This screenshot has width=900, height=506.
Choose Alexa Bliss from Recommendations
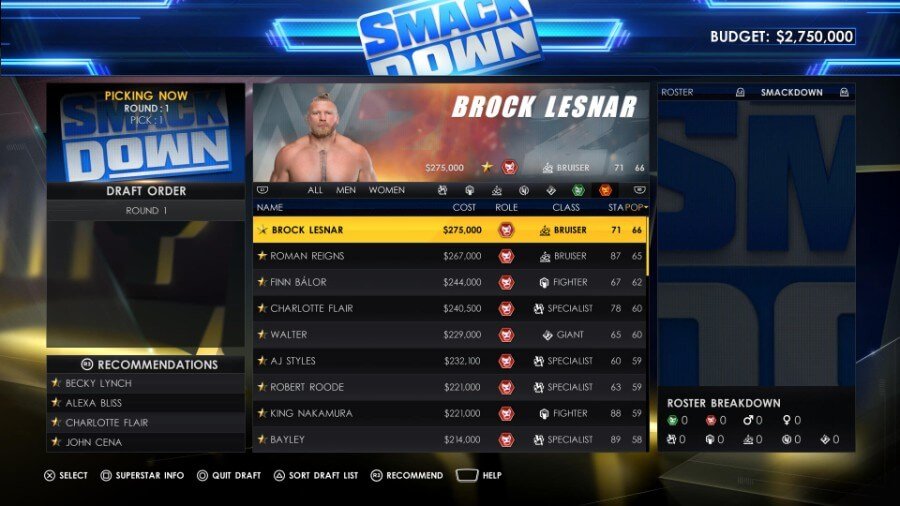[x=146, y=403]
